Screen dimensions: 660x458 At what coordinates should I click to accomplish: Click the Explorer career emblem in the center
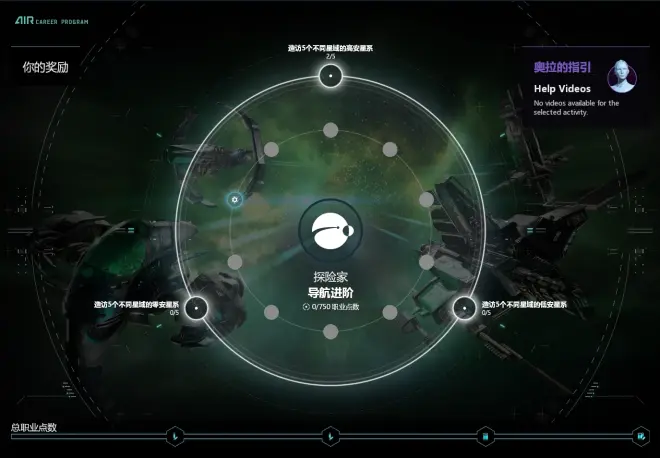pos(329,232)
